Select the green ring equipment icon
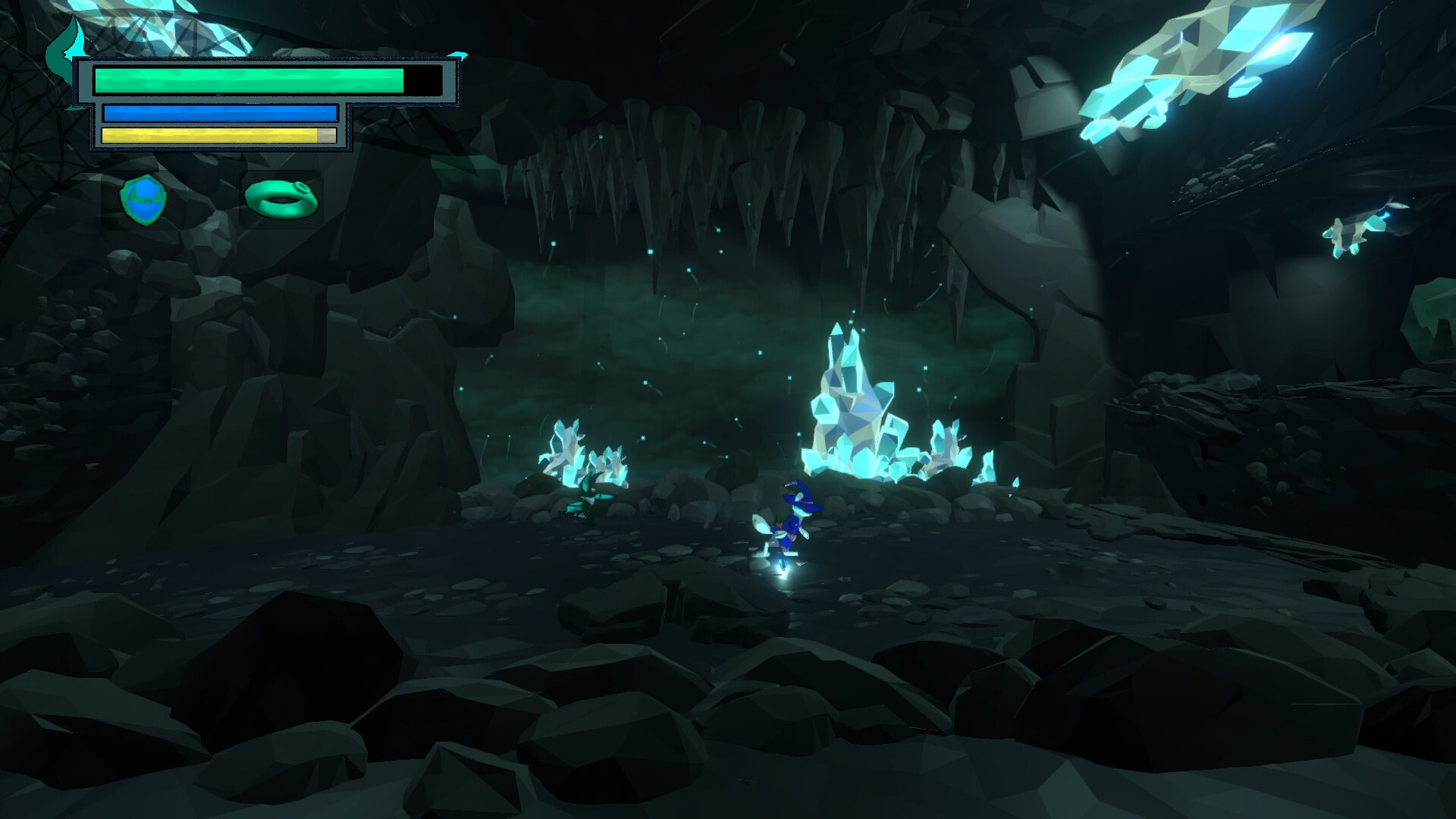This screenshot has height=819, width=1456. tap(281, 199)
